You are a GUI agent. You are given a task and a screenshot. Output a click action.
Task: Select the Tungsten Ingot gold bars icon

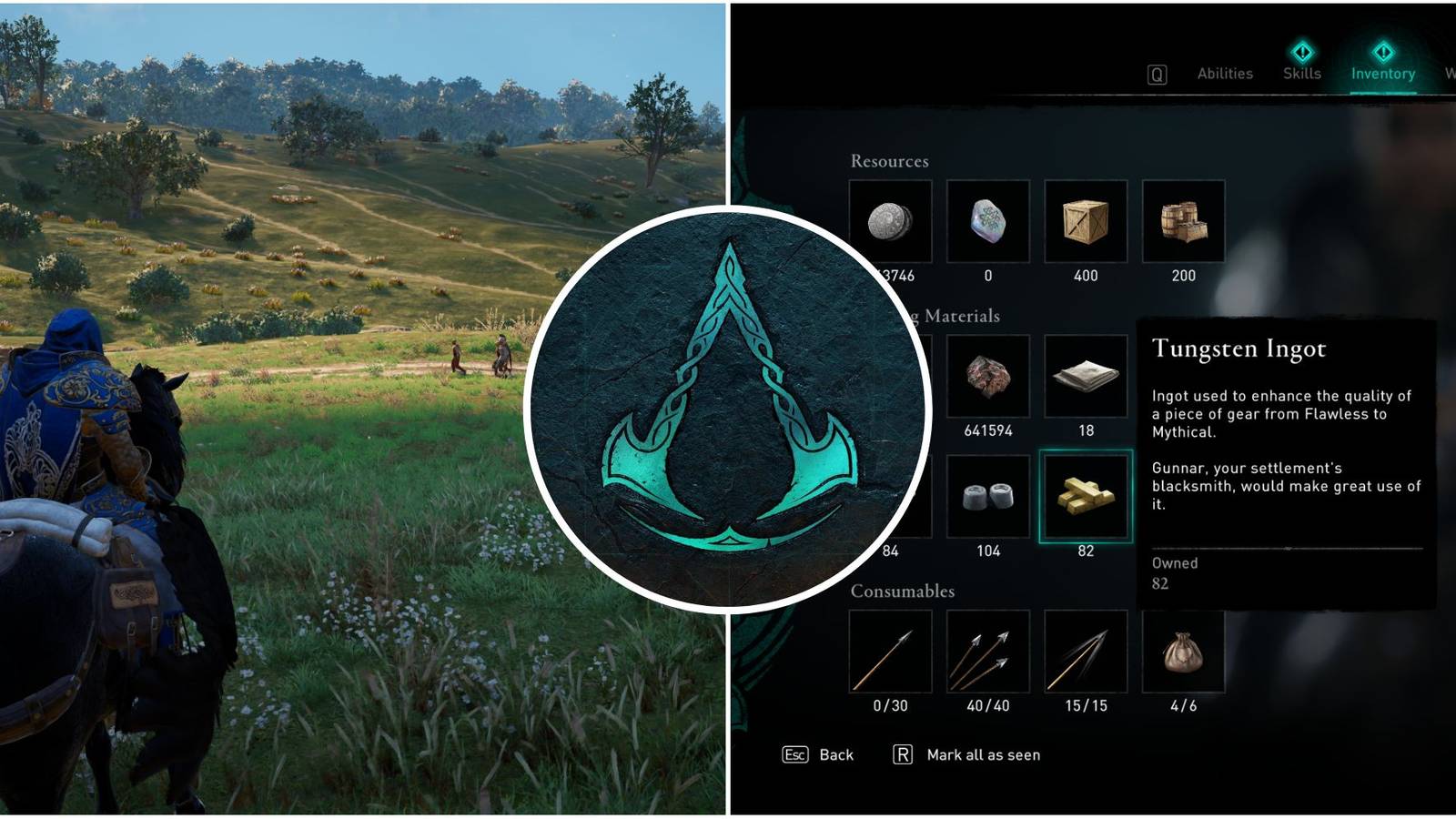[x=1086, y=498]
